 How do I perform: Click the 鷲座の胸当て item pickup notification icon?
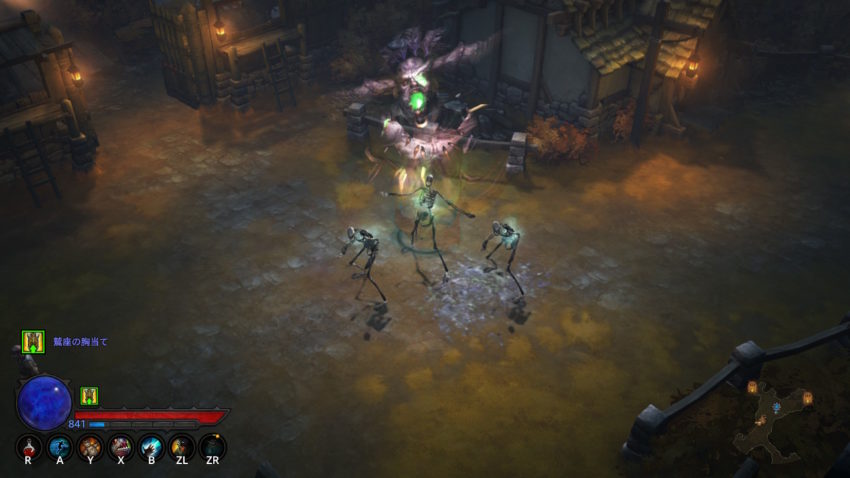tap(33, 342)
